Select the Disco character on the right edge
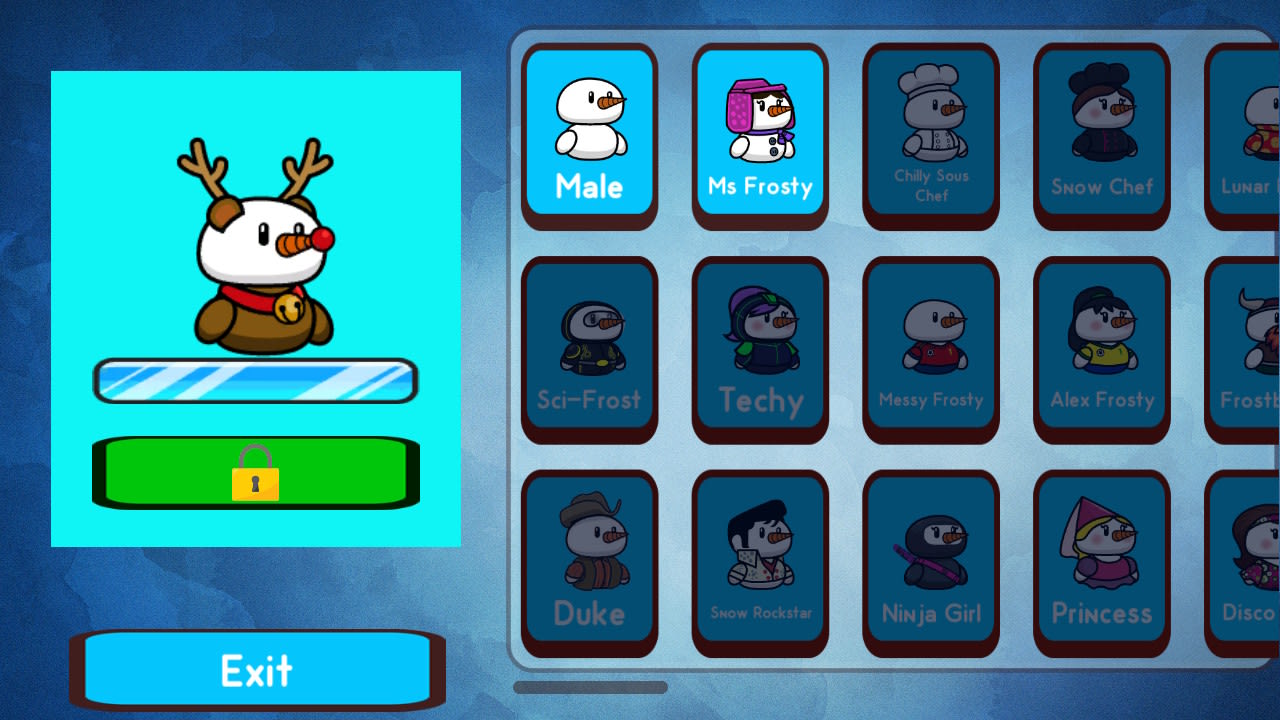This screenshot has height=720, width=1280. (1250, 562)
